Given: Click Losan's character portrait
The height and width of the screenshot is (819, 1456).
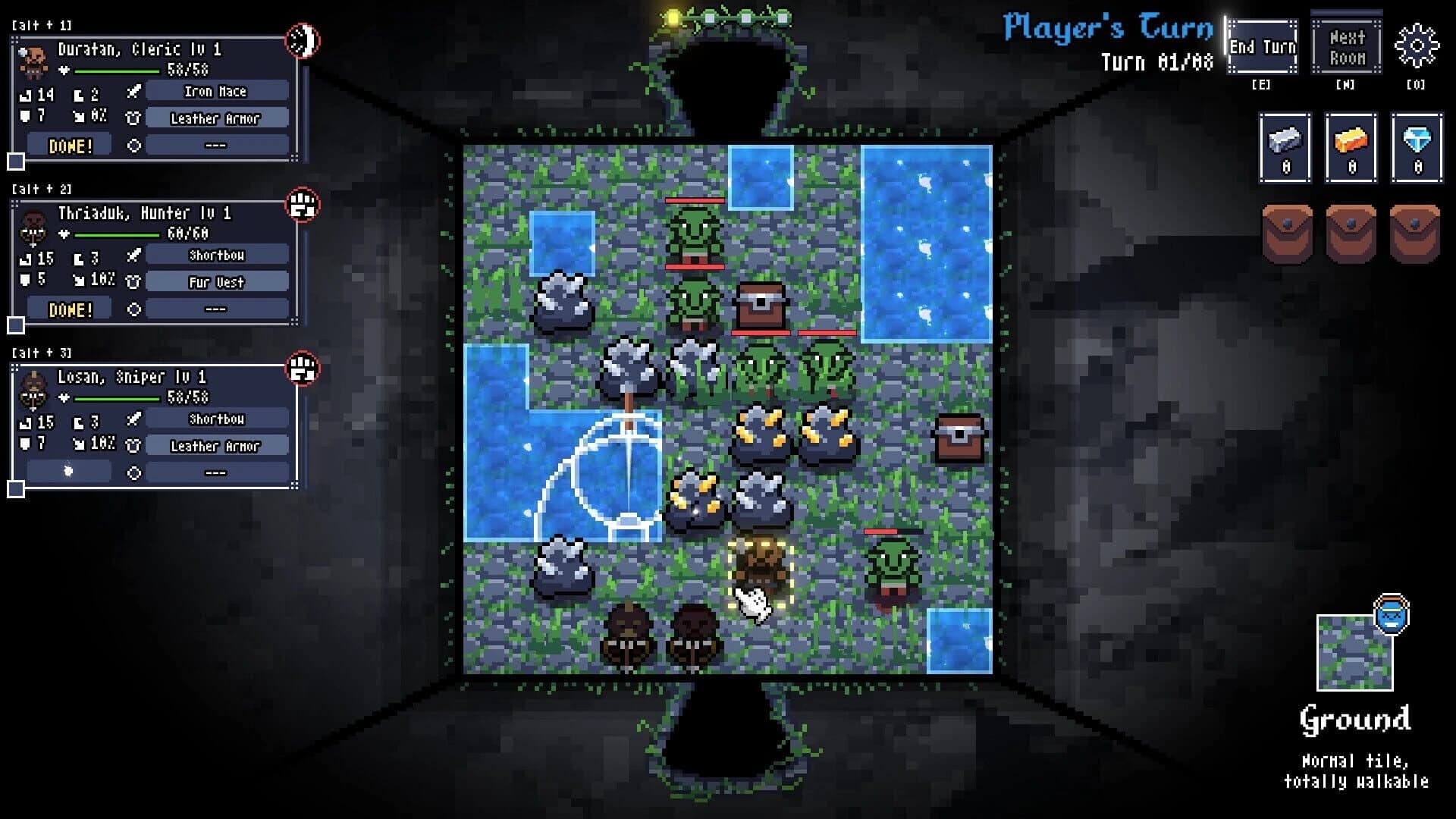Looking at the screenshot, I should point(33,388).
